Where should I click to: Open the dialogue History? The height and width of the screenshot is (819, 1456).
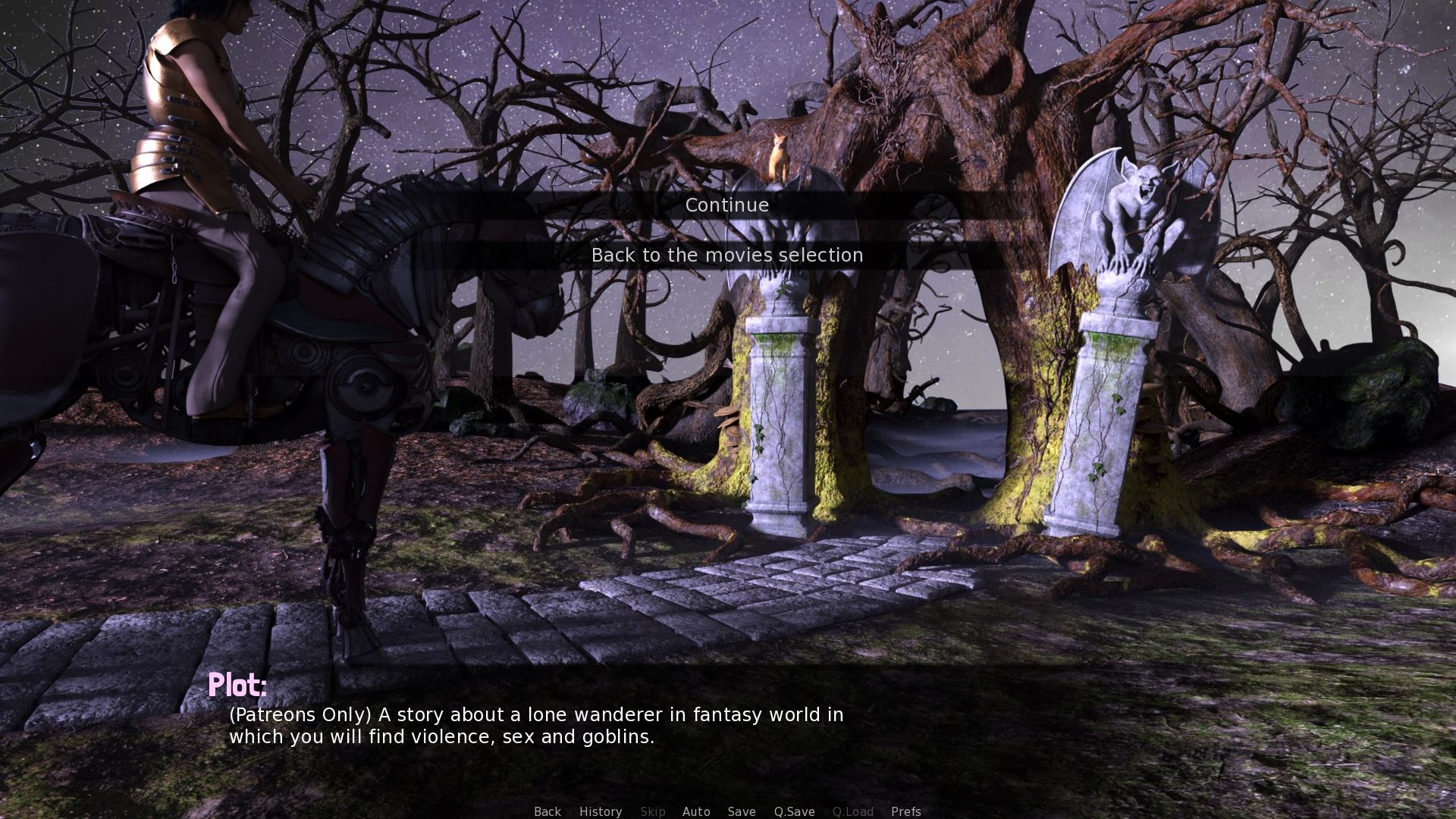(x=601, y=811)
